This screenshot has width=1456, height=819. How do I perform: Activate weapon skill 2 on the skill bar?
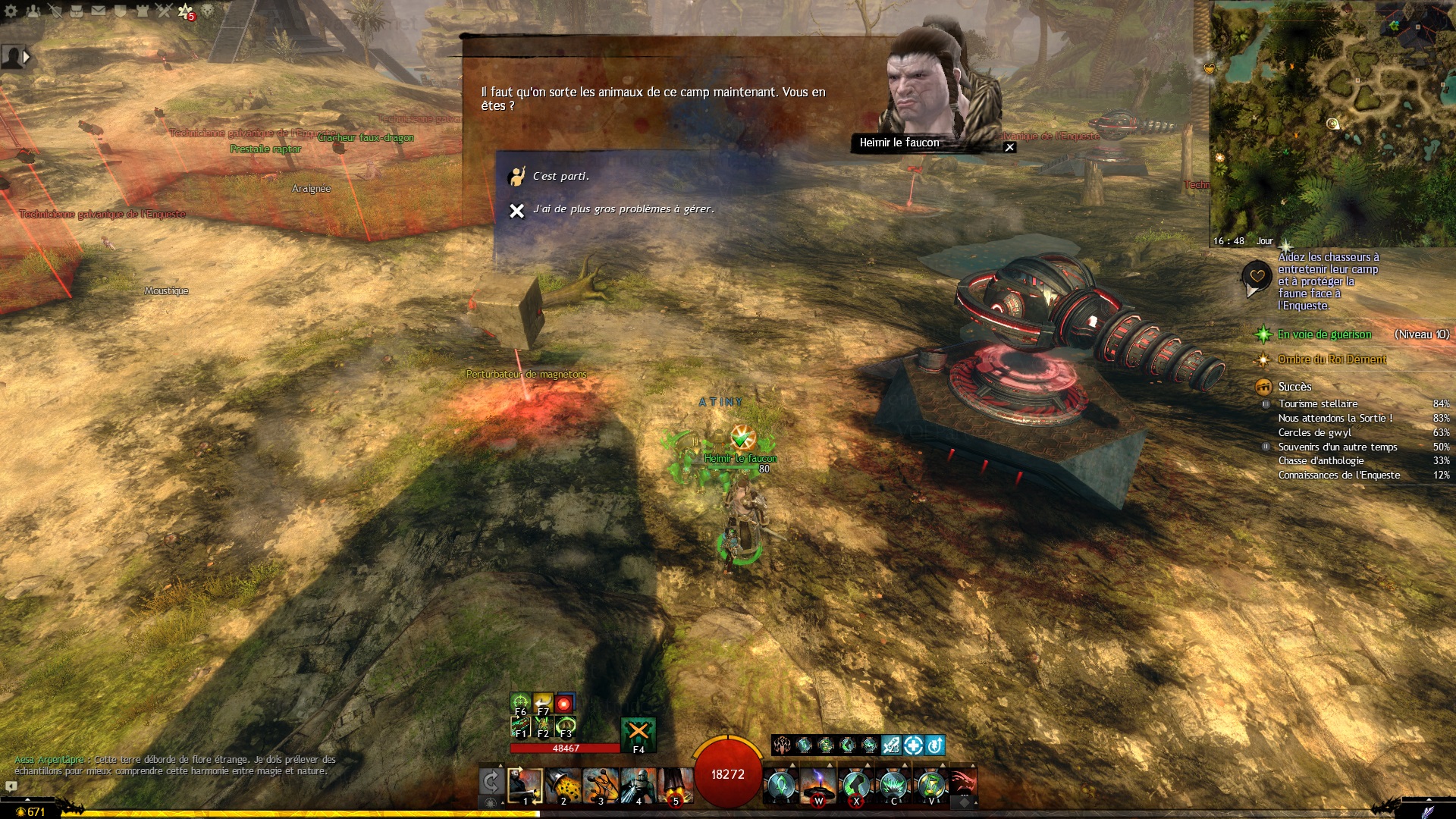563,785
